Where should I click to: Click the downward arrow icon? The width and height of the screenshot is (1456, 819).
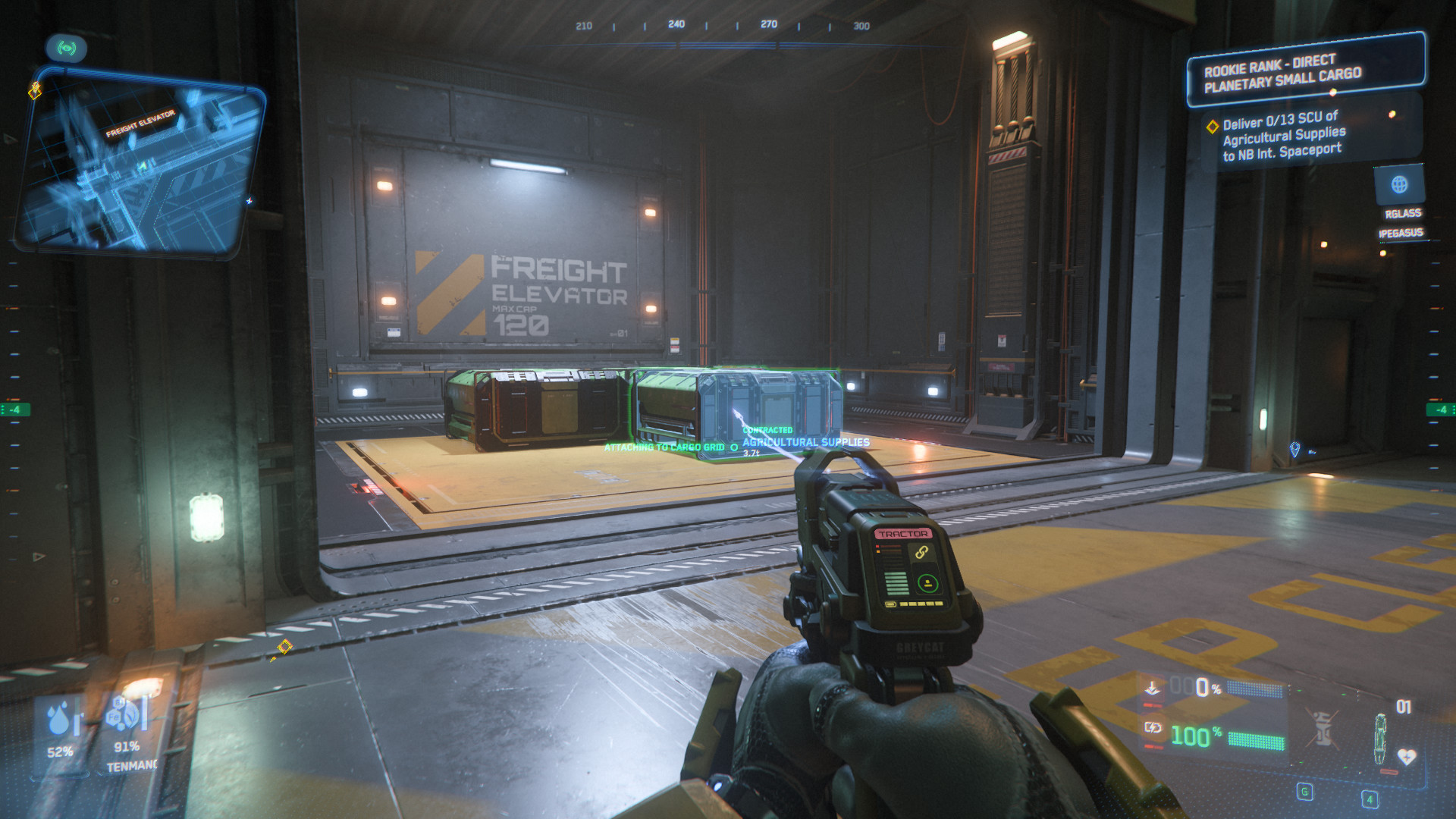[x=1153, y=688]
